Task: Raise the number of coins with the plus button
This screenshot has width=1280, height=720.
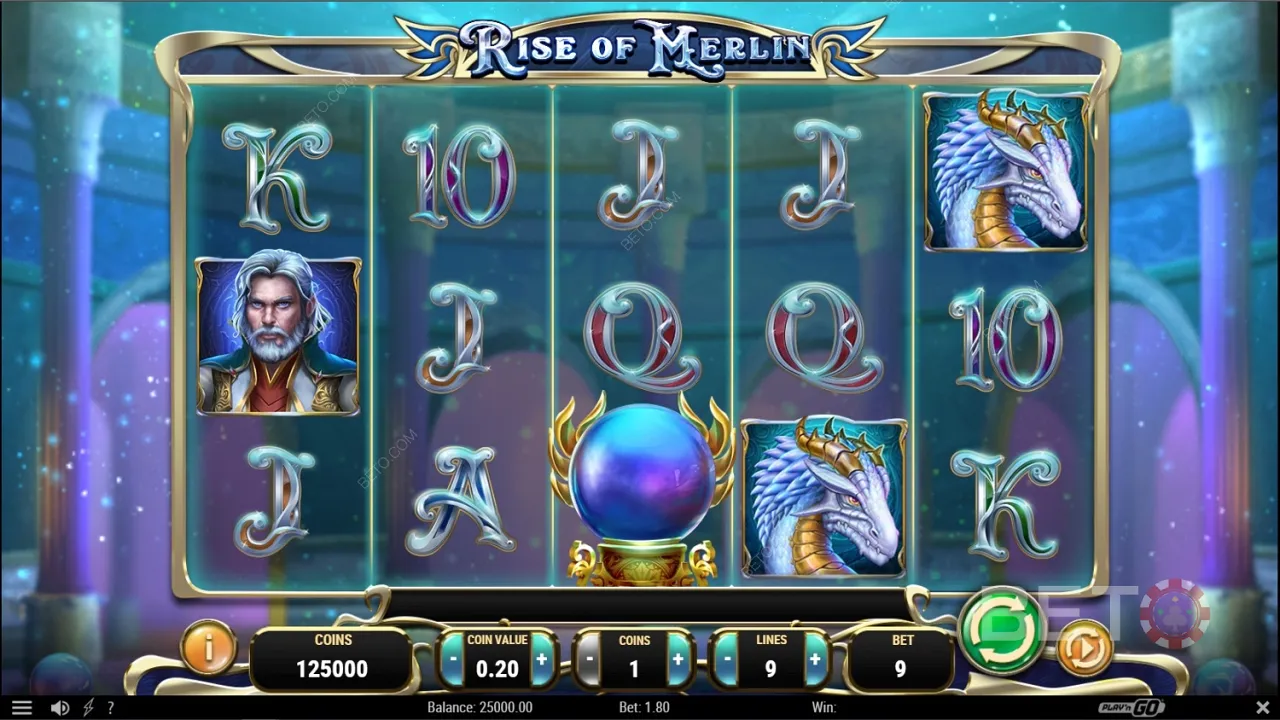Action: pos(678,658)
